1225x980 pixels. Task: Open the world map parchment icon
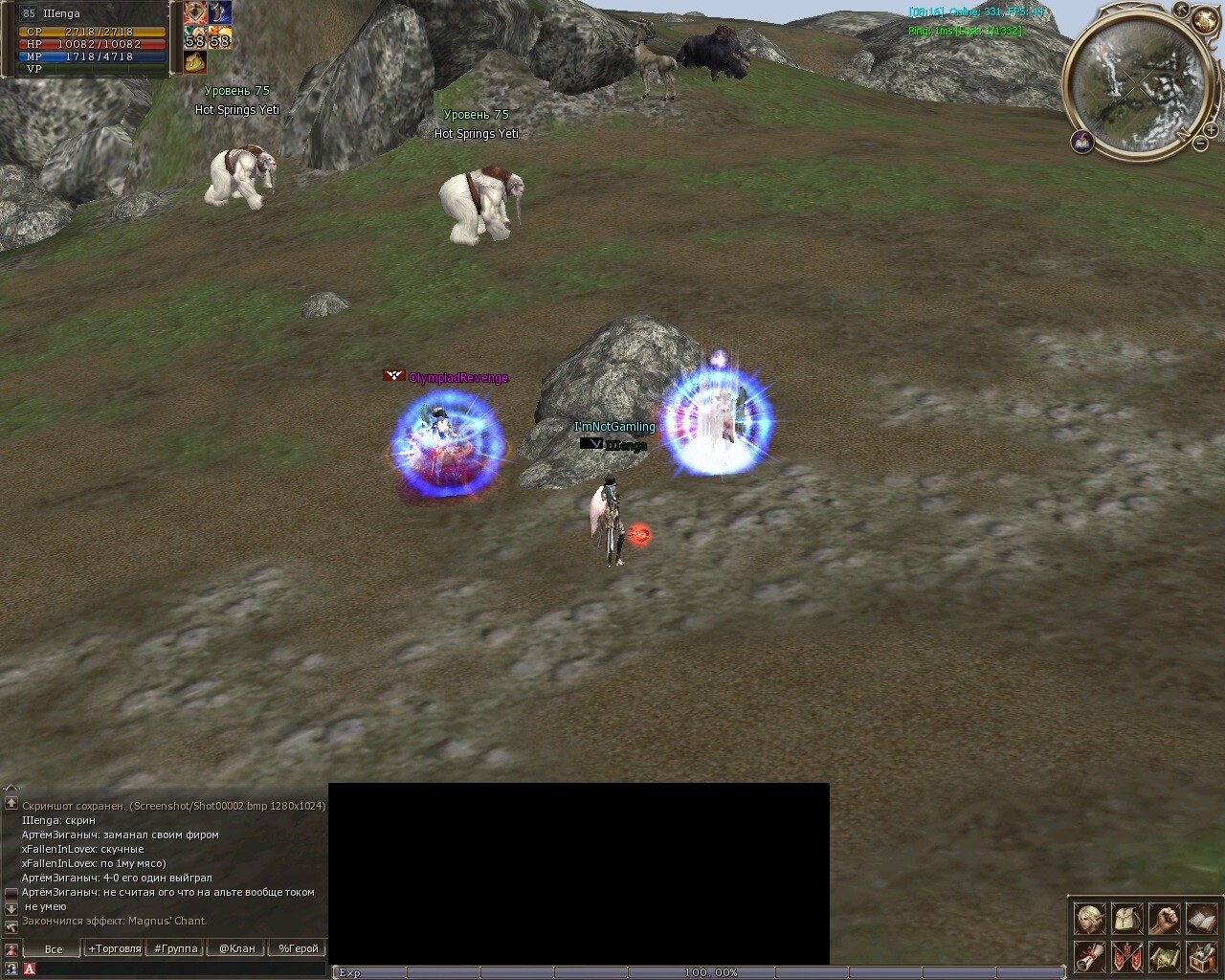tap(1164, 956)
